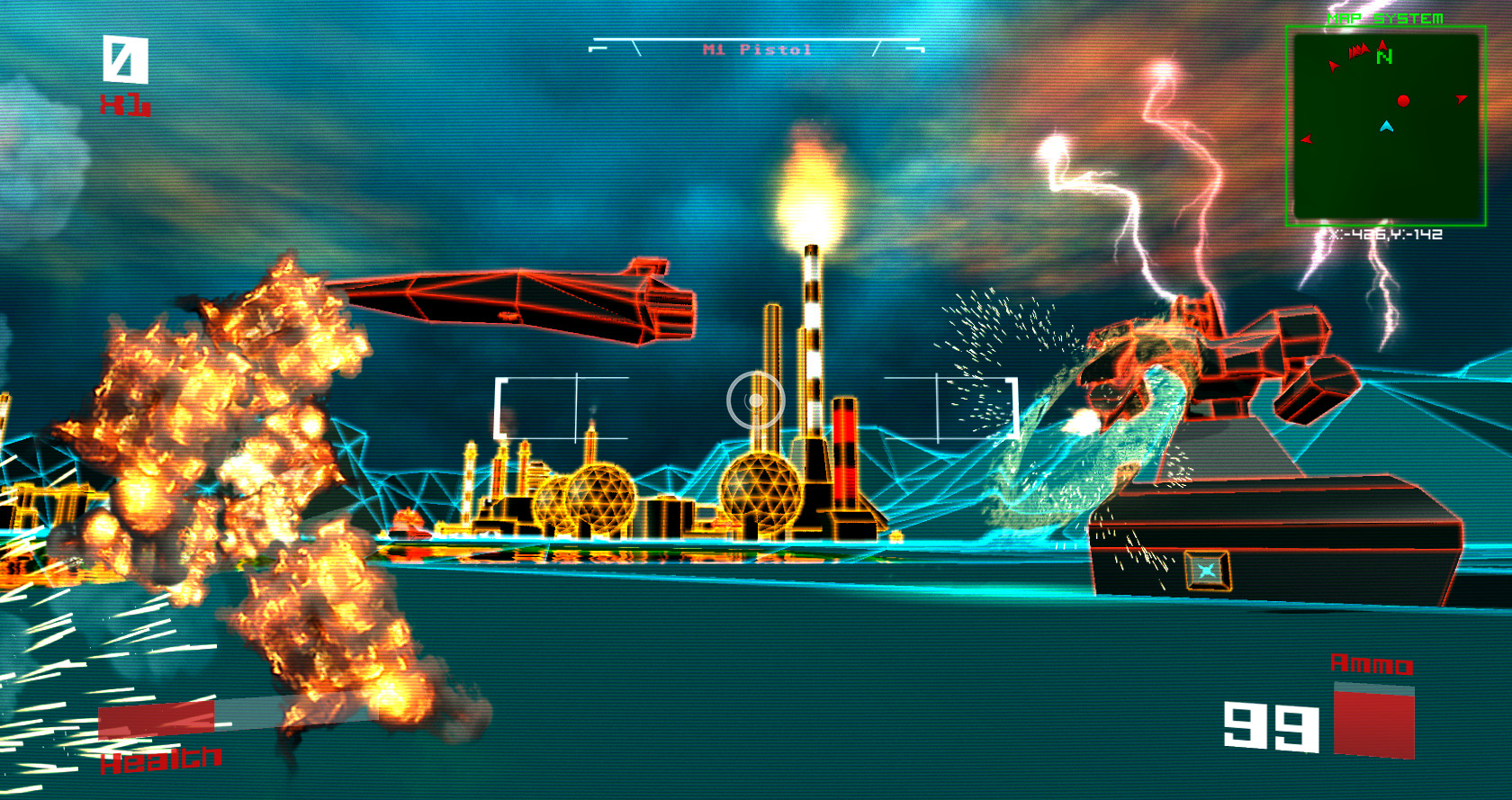Click the X emblem on the black crate

coord(1207,570)
